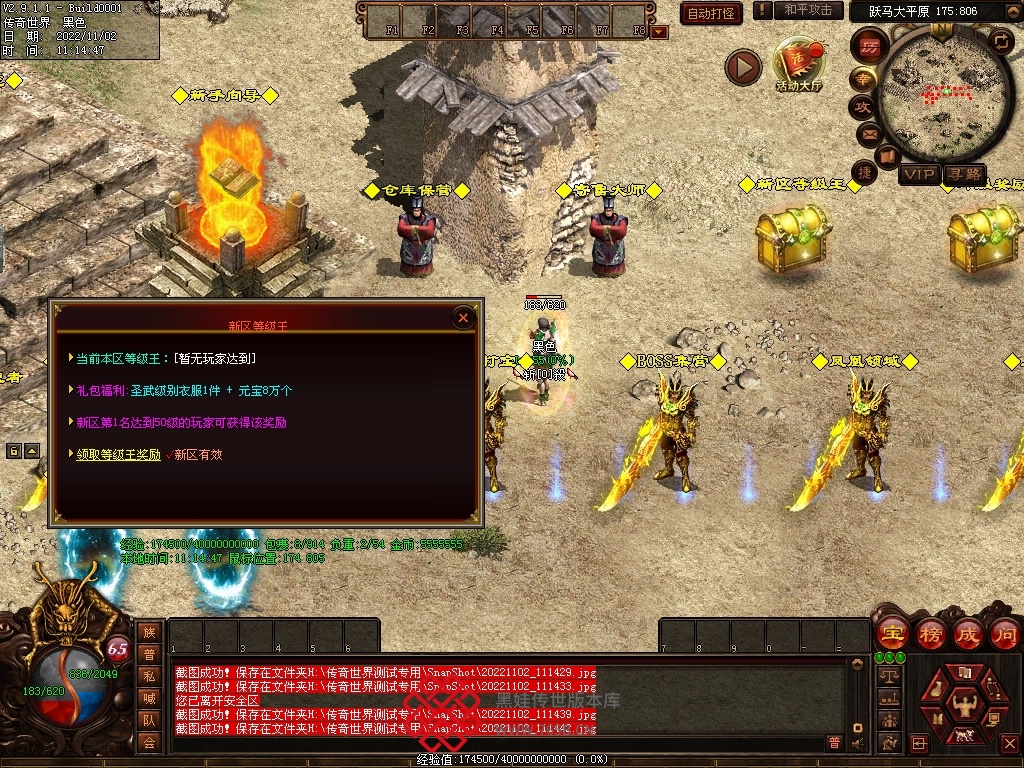
Task: Open the 活动大厅 event hall icon
Action: [x=798, y=65]
